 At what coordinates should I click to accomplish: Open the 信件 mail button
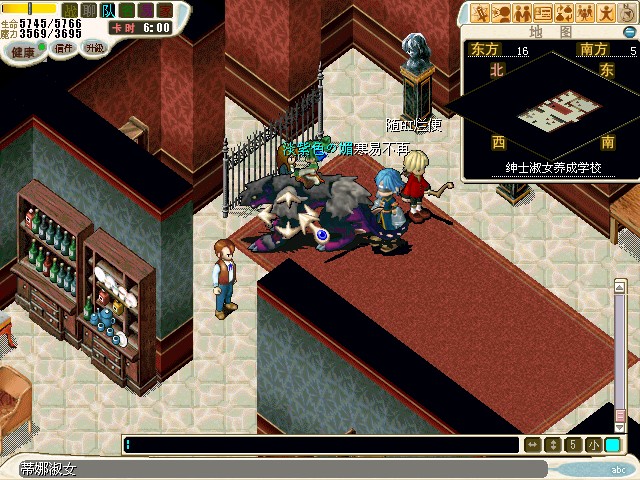62,49
